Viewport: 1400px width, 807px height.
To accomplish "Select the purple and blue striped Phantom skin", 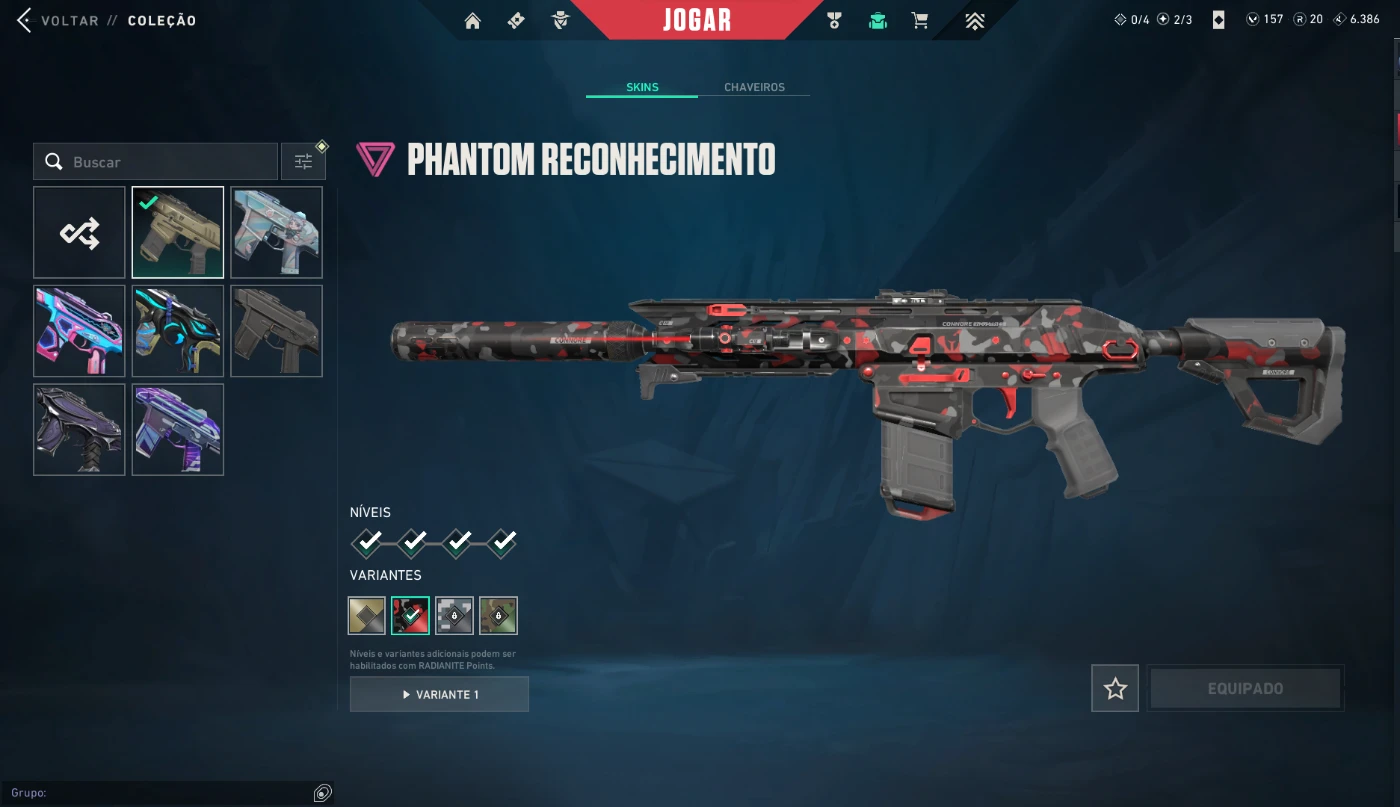I will coord(178,430).
